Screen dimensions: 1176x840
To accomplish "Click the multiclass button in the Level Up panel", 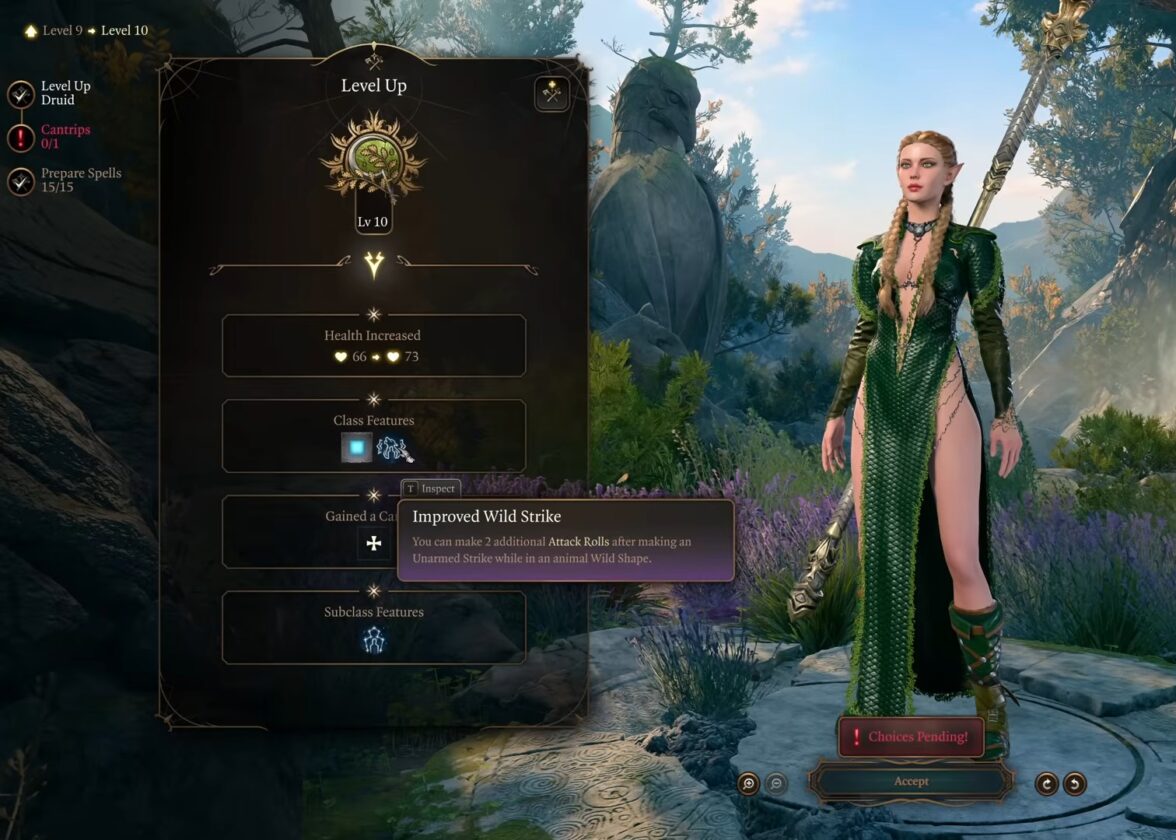I will tap(551, 94).
